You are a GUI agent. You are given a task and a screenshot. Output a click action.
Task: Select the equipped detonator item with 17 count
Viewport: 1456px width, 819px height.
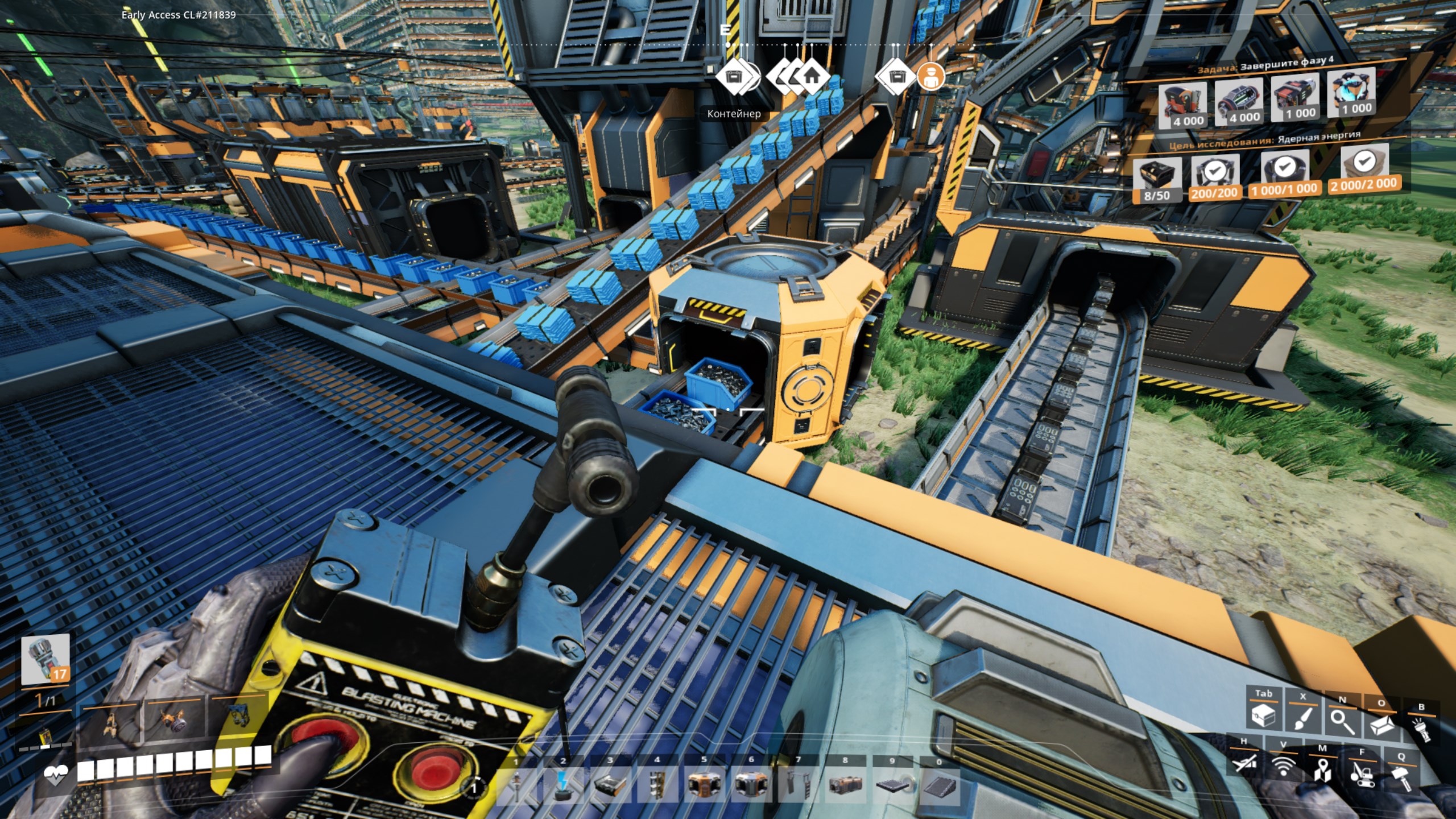click(x=46, y=660)
